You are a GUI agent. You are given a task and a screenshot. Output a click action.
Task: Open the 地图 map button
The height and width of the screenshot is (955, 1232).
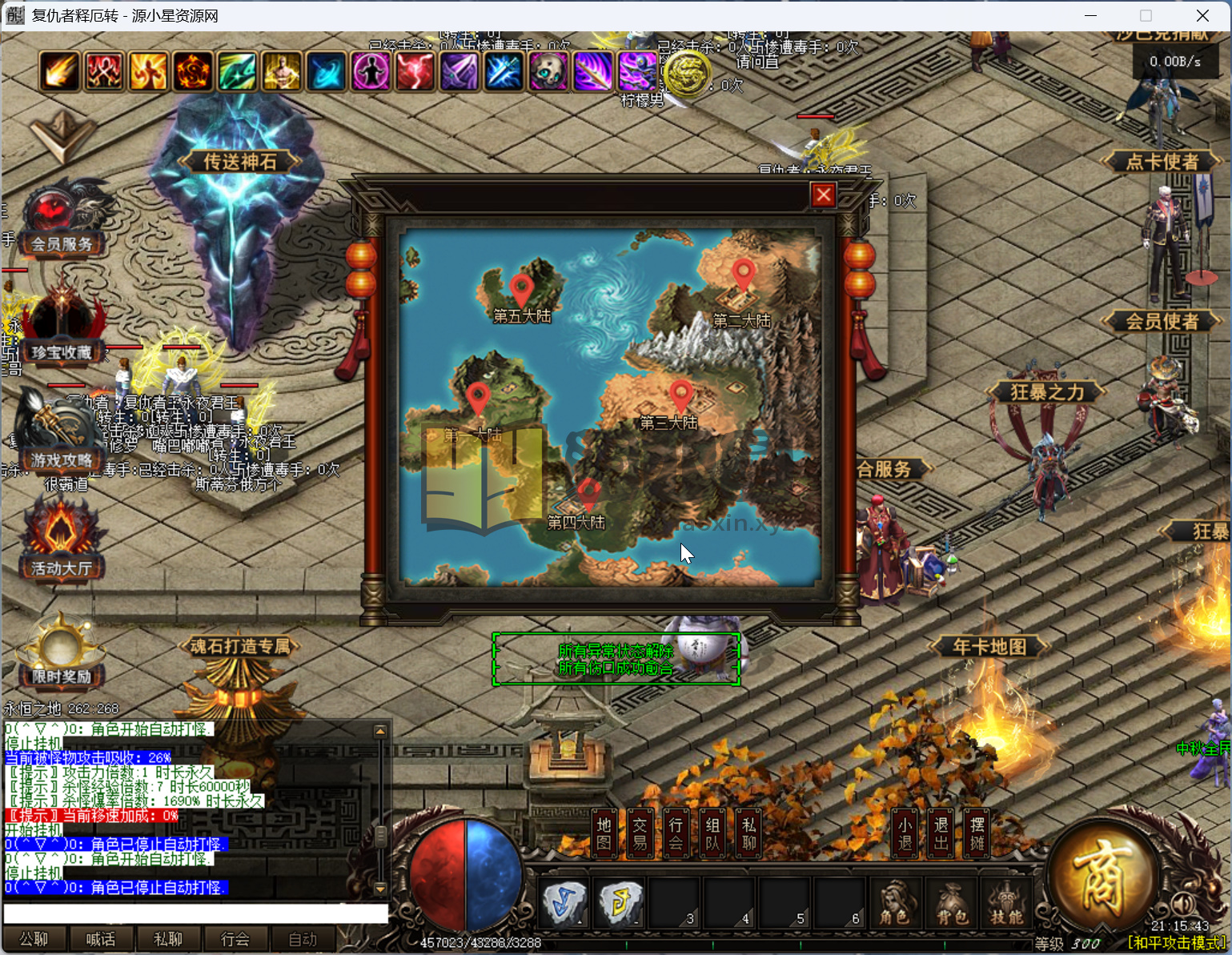(x=604, y=833)
